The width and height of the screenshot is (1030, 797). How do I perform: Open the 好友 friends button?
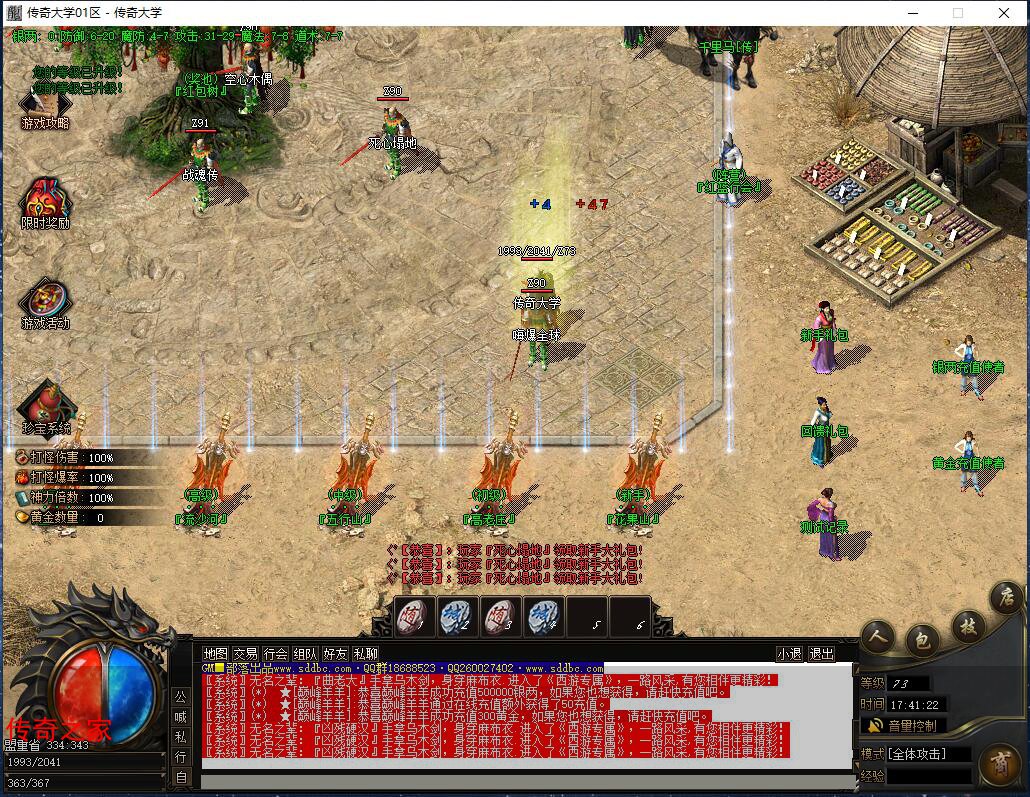pyautogui.click(x=335, y=653)
